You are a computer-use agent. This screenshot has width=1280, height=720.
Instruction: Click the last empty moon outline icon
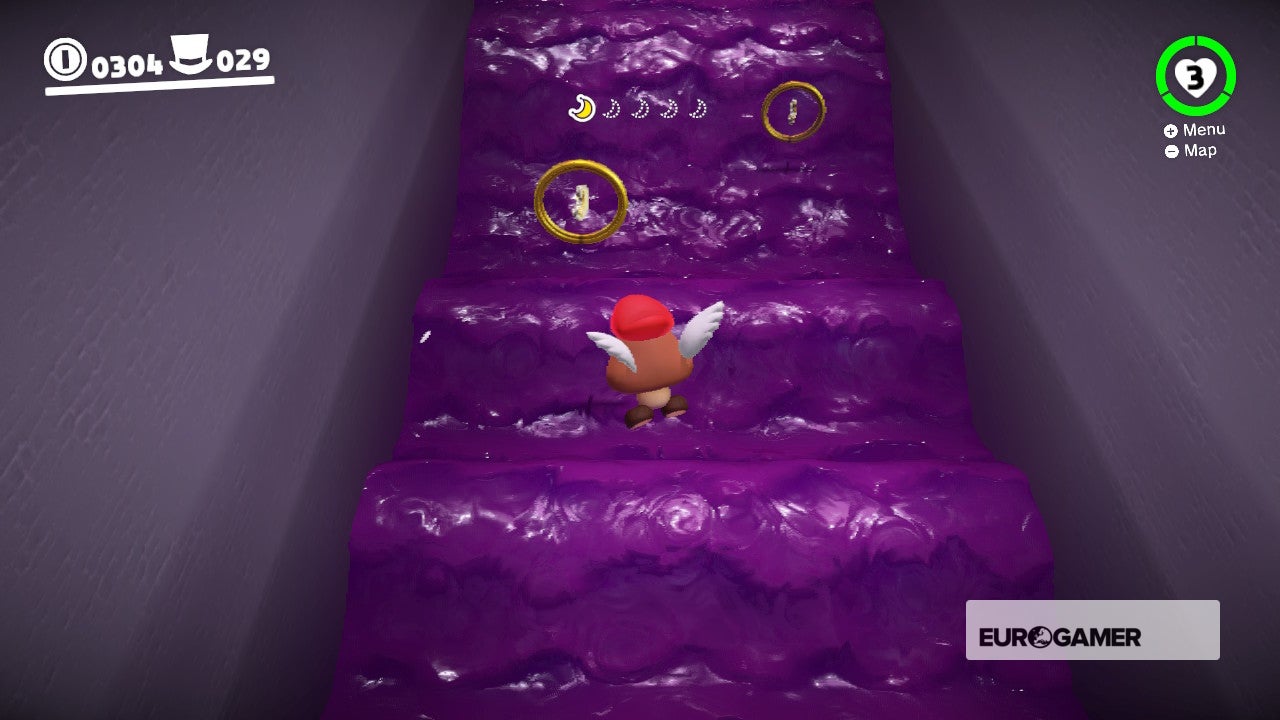pos(698,107)
